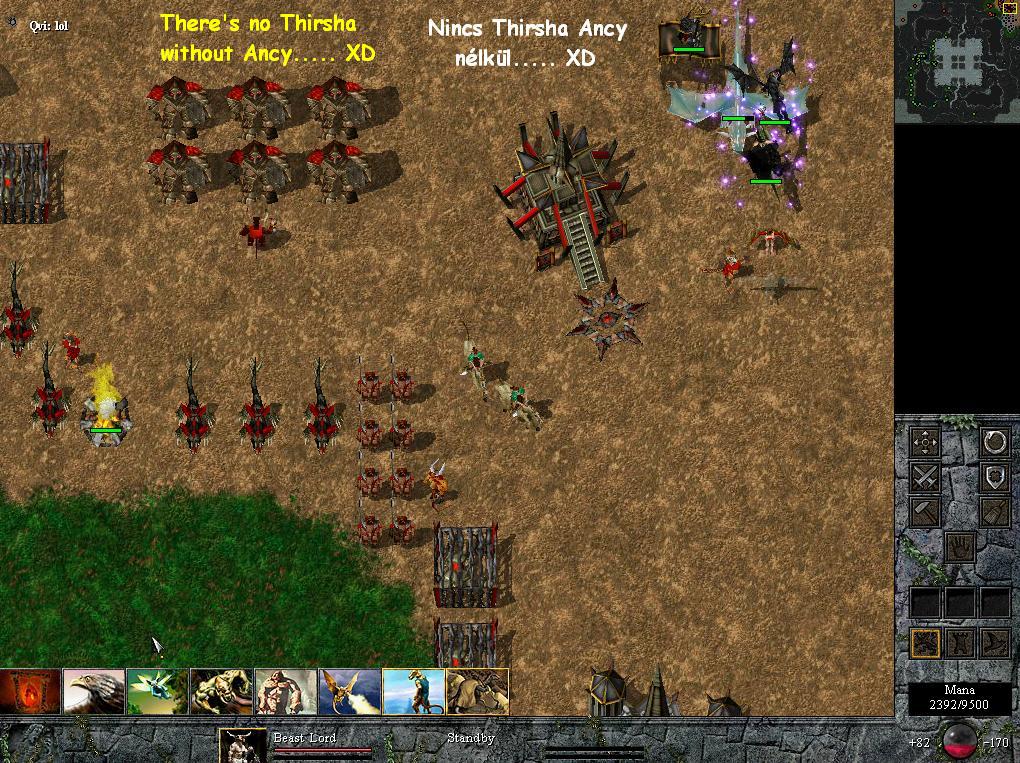
Task: Select the standing lizardman portrait
Action: (414, 691)
